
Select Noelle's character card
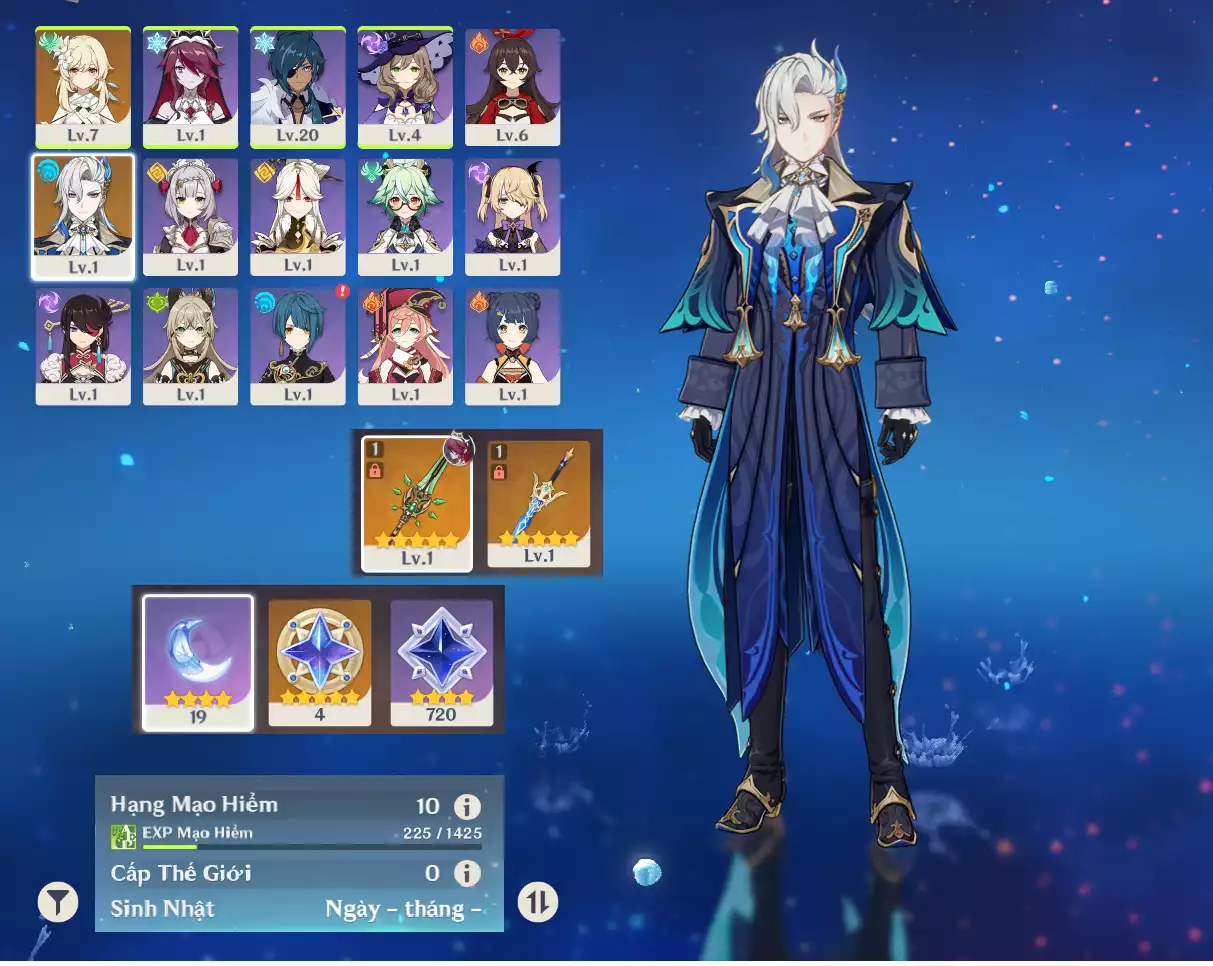pos(190,216)
